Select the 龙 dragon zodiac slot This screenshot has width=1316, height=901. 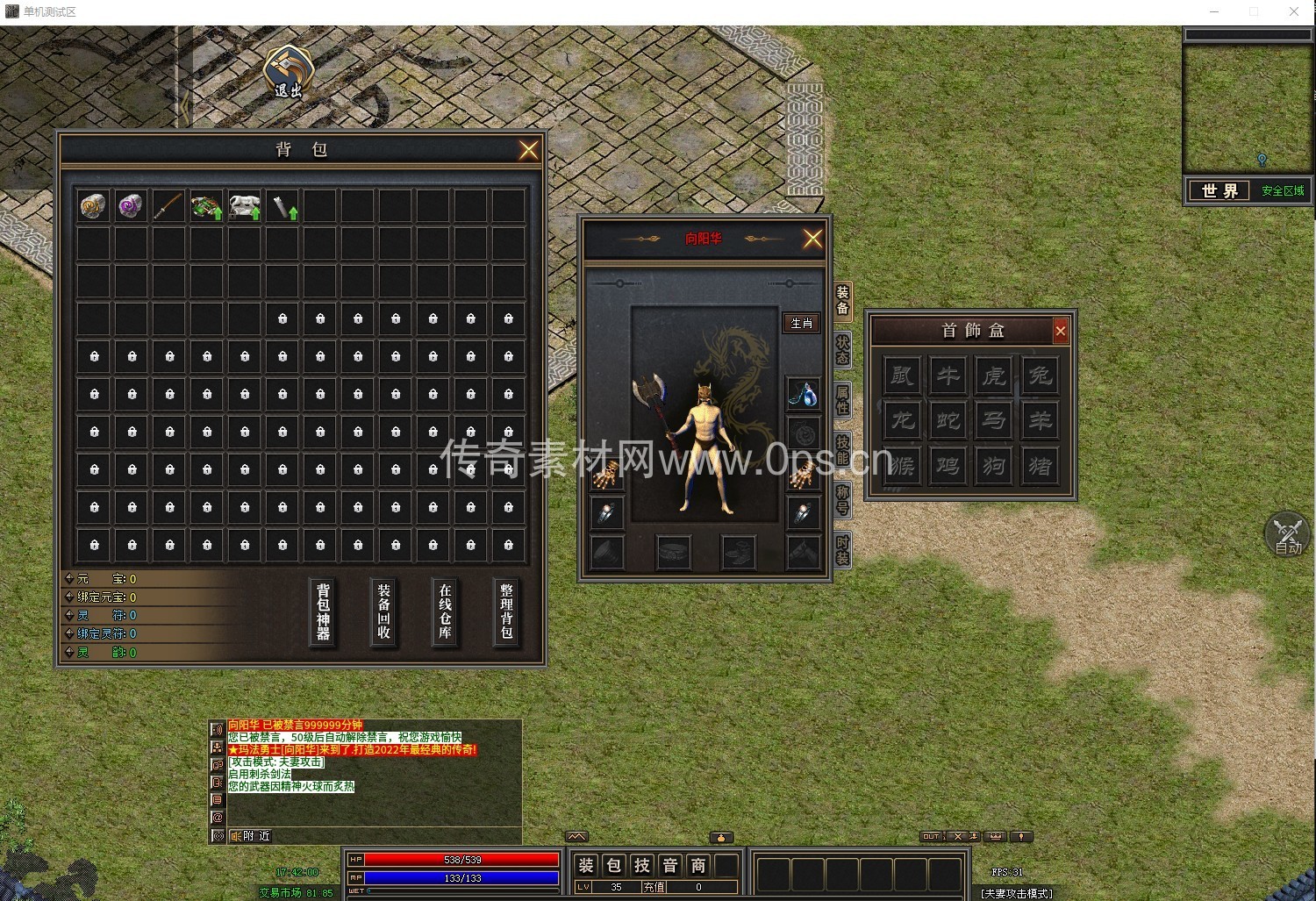coord(902,420)
